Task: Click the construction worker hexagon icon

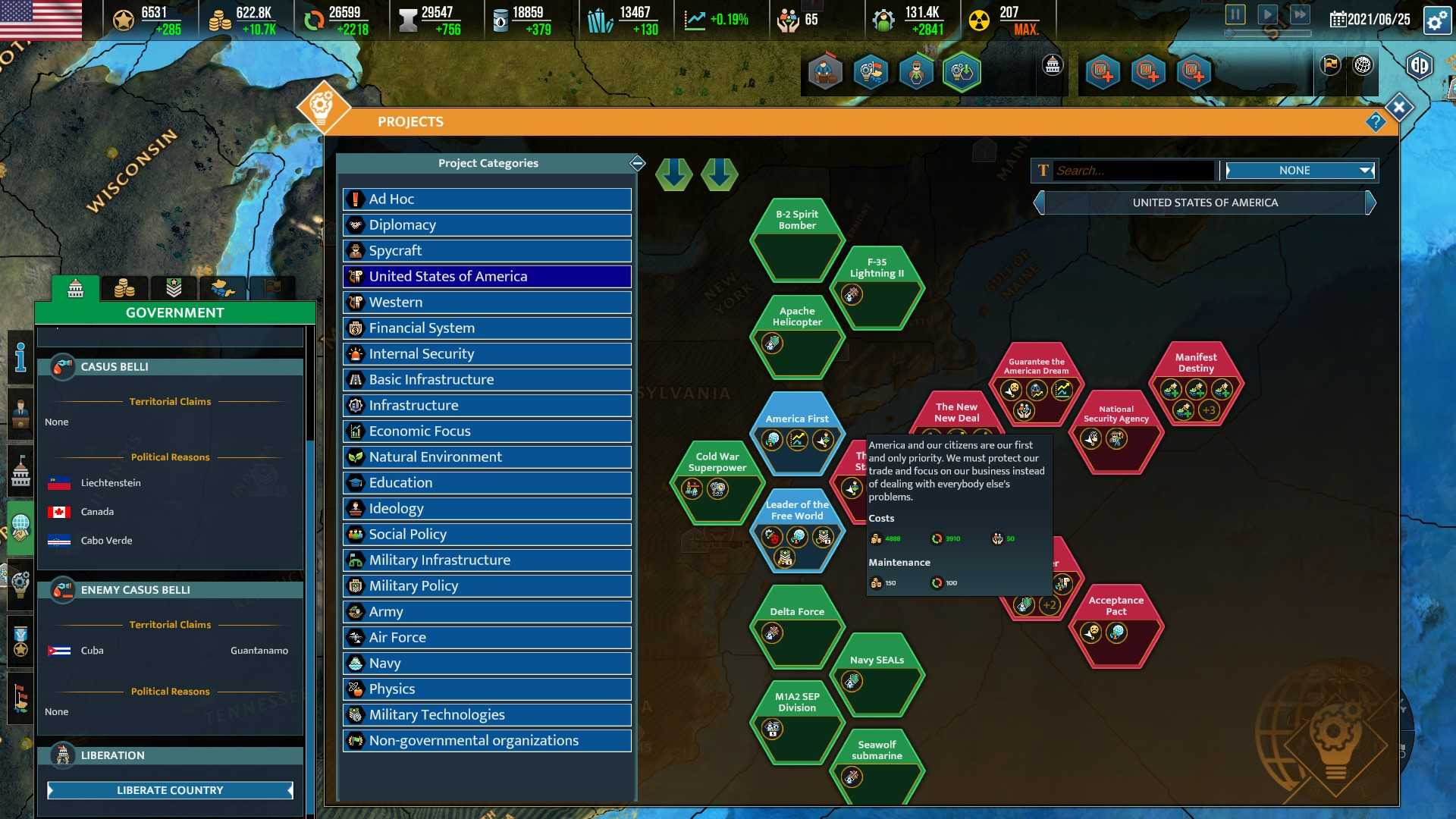Action: (x=825, y=72)
